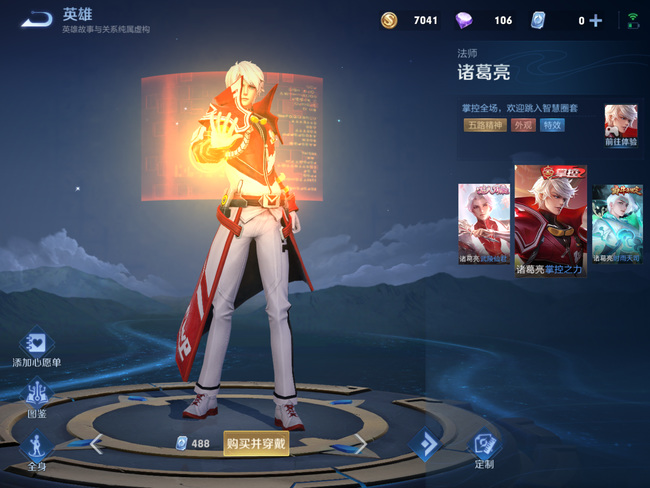650x488 pixels.
Task: Select the 掌控之力 skin card
Action: point(550,220)
